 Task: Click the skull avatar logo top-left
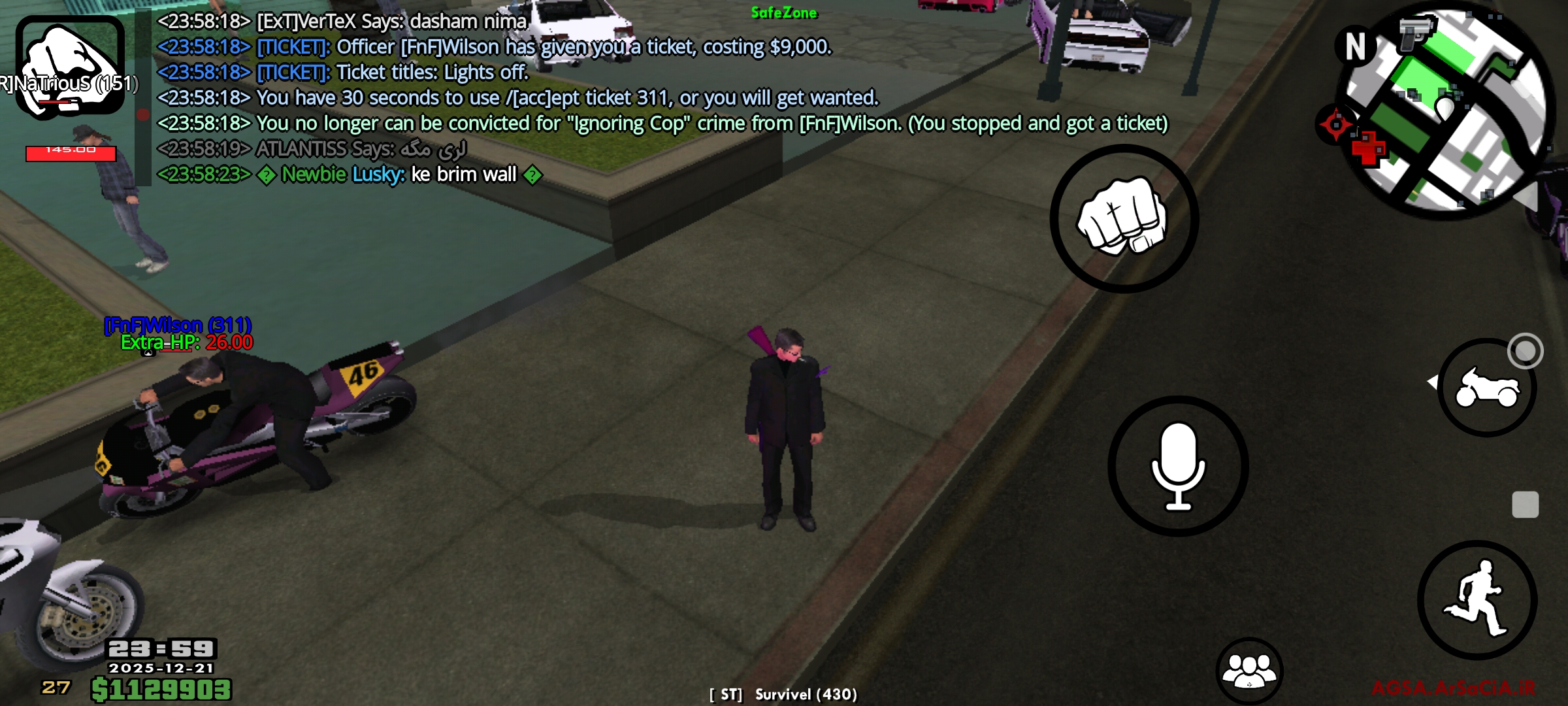click(x=69, y=62)
